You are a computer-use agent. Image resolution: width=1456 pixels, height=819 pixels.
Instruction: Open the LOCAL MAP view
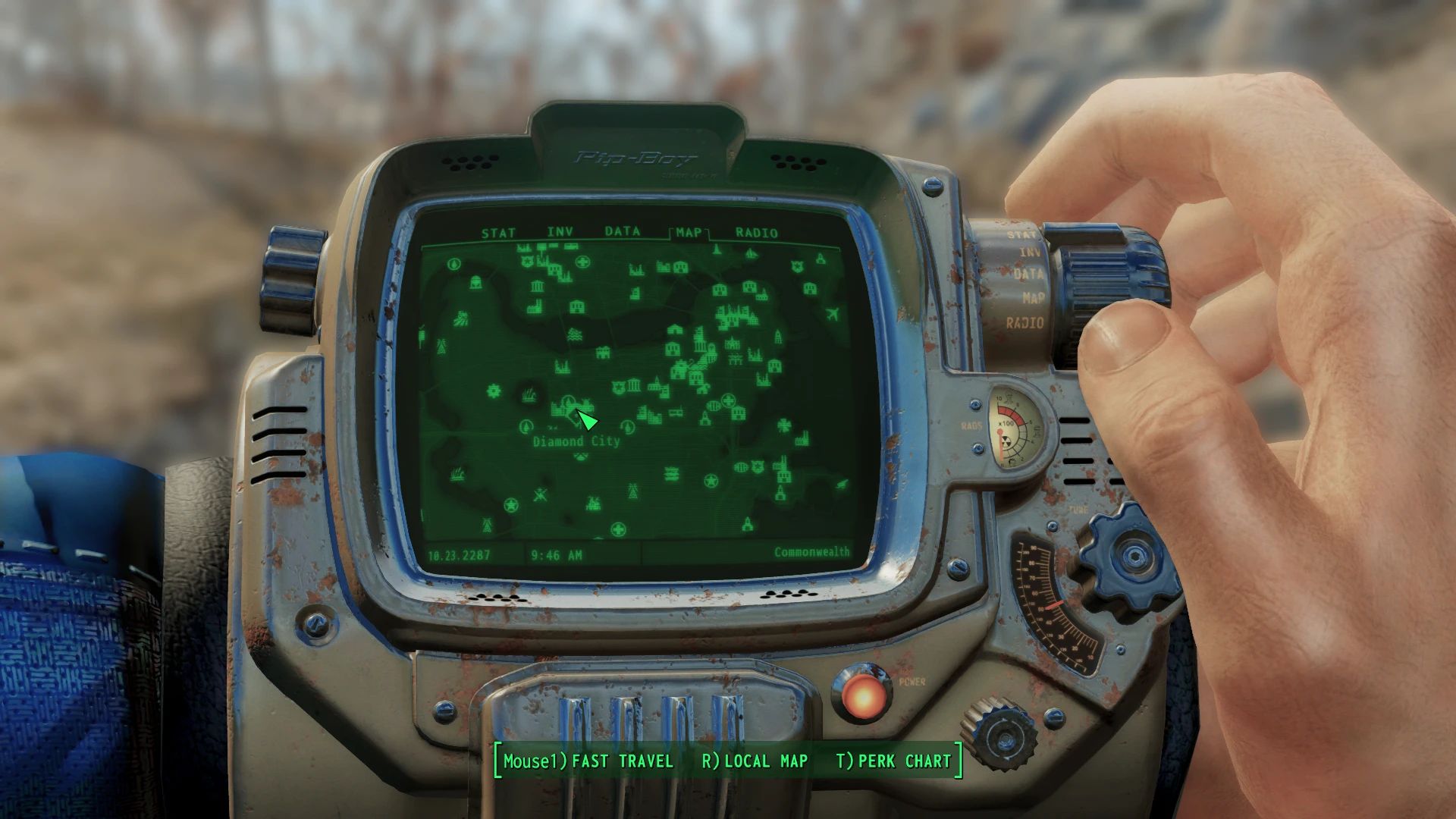(x=764, y=762)
